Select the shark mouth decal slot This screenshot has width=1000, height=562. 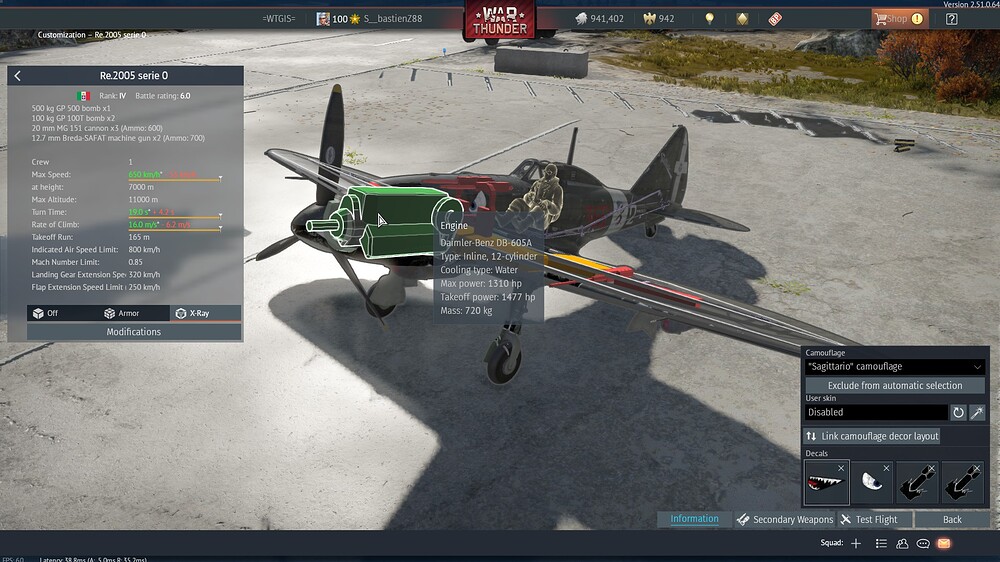(x=827, y=482)
